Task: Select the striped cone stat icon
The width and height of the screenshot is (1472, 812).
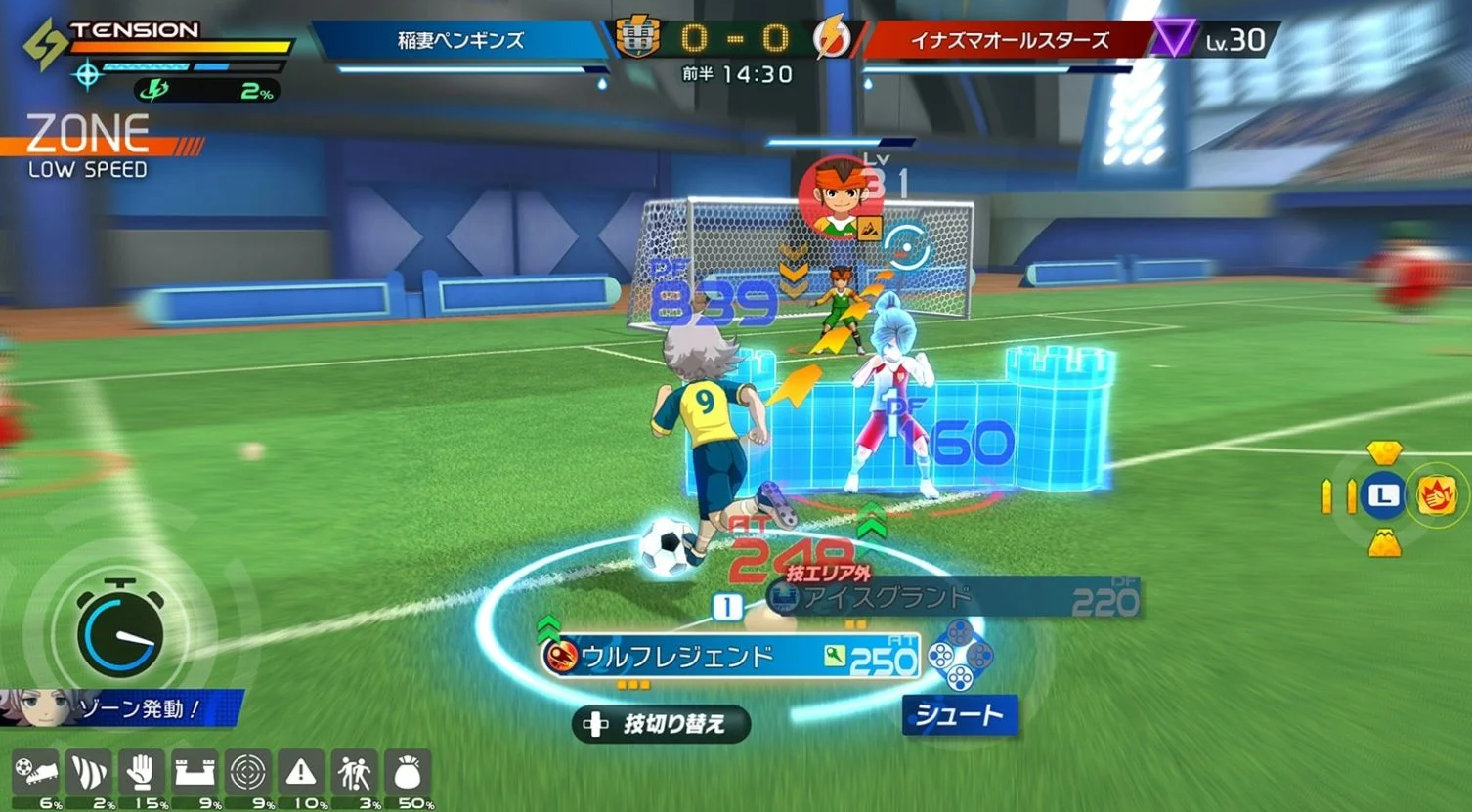Action: coord(89,773)
